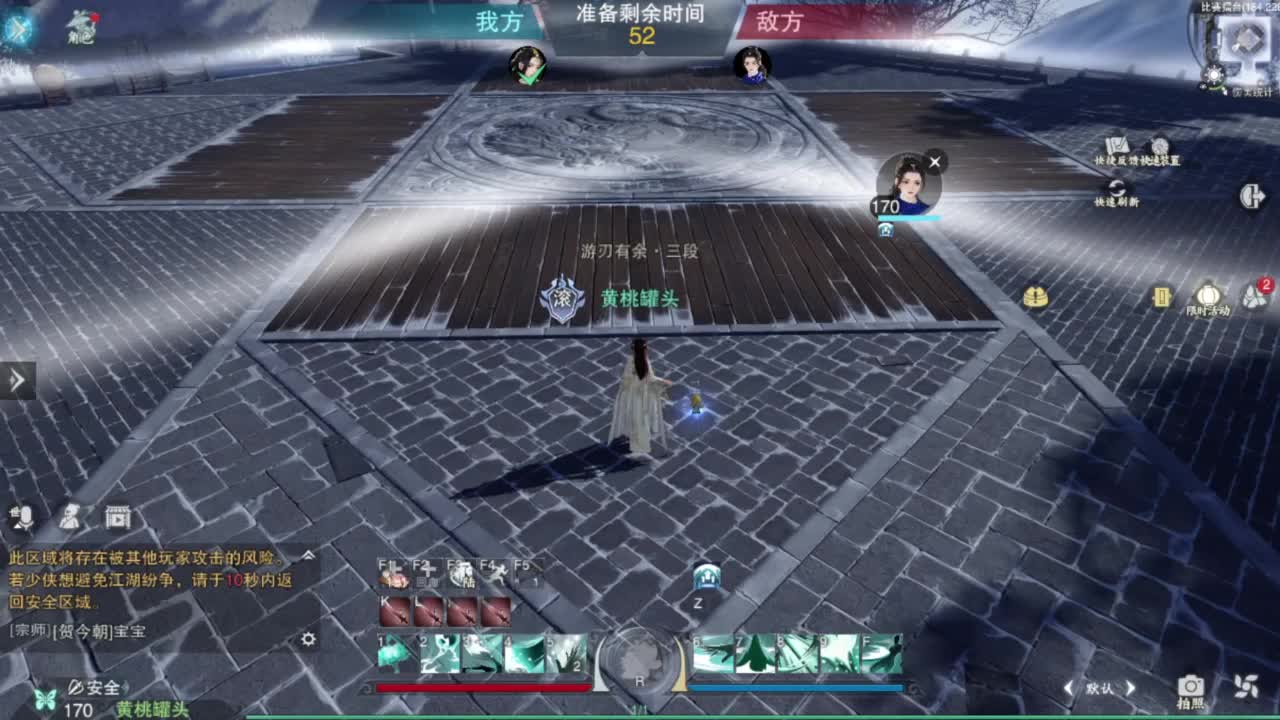Click the exit-arena door icon
The height and width of the screenshot is (720, 1280).
[1251, 197]
